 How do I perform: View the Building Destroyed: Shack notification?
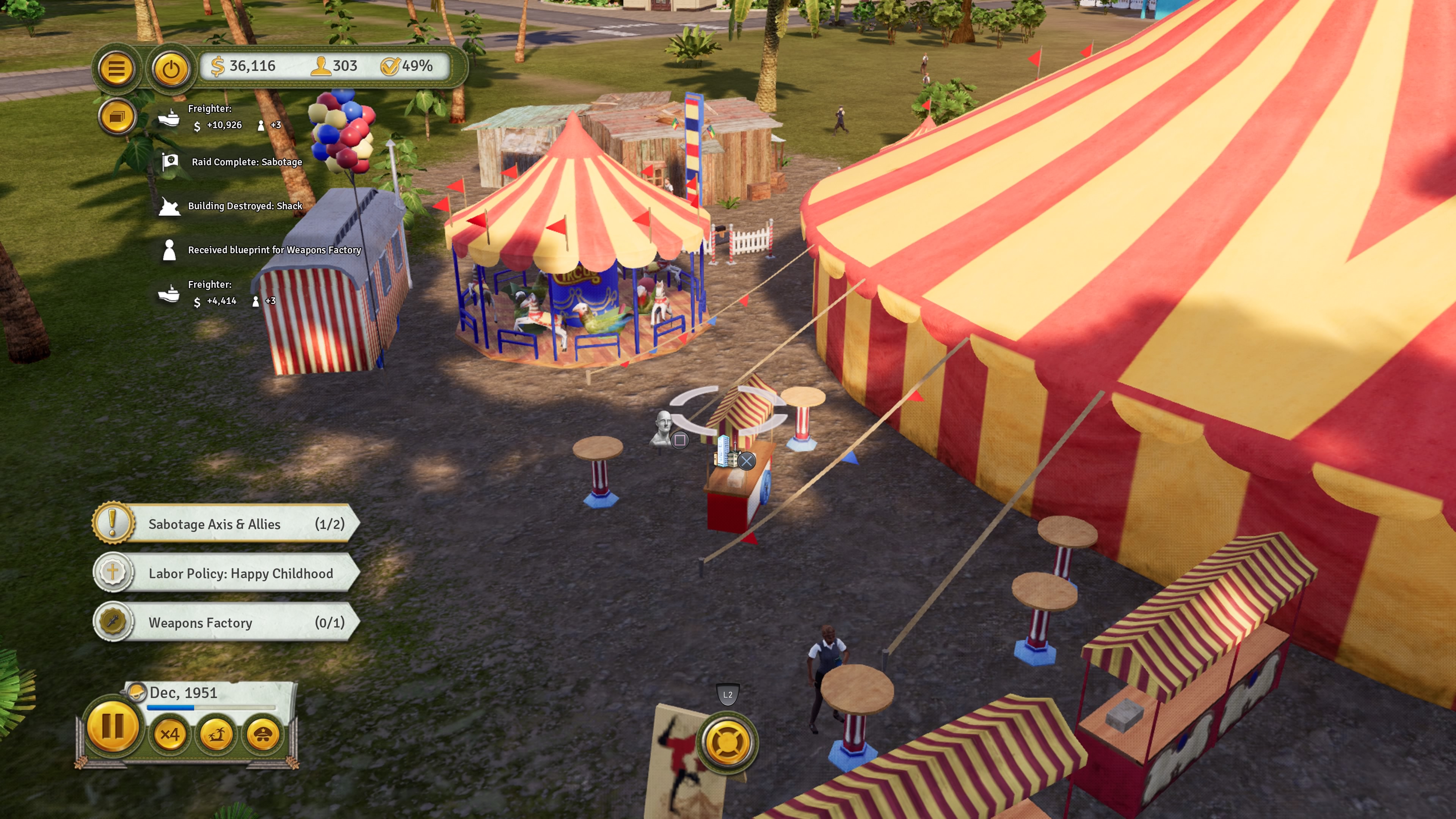[244, 206]
